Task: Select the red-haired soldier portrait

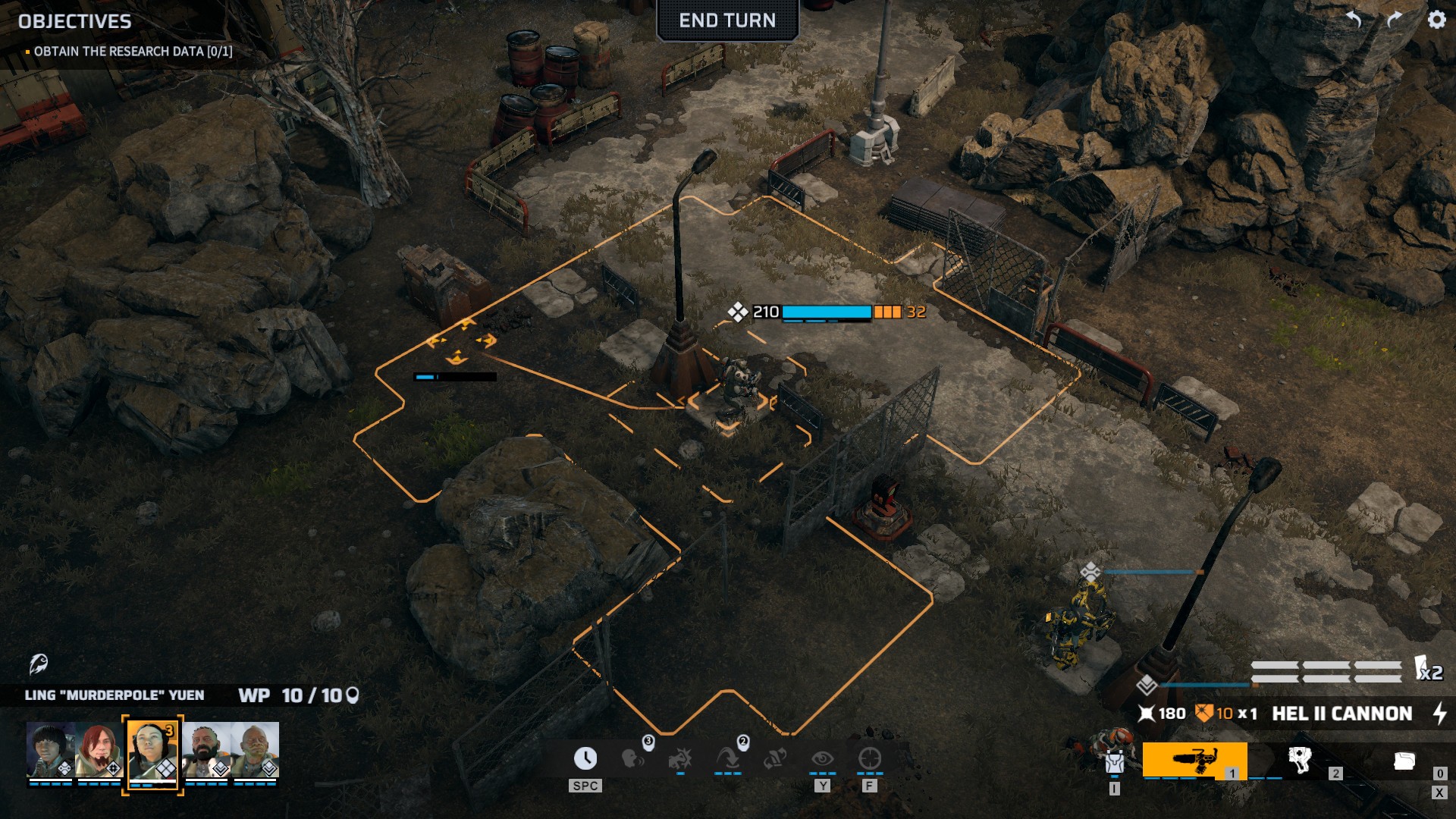Action: (99, 749)
